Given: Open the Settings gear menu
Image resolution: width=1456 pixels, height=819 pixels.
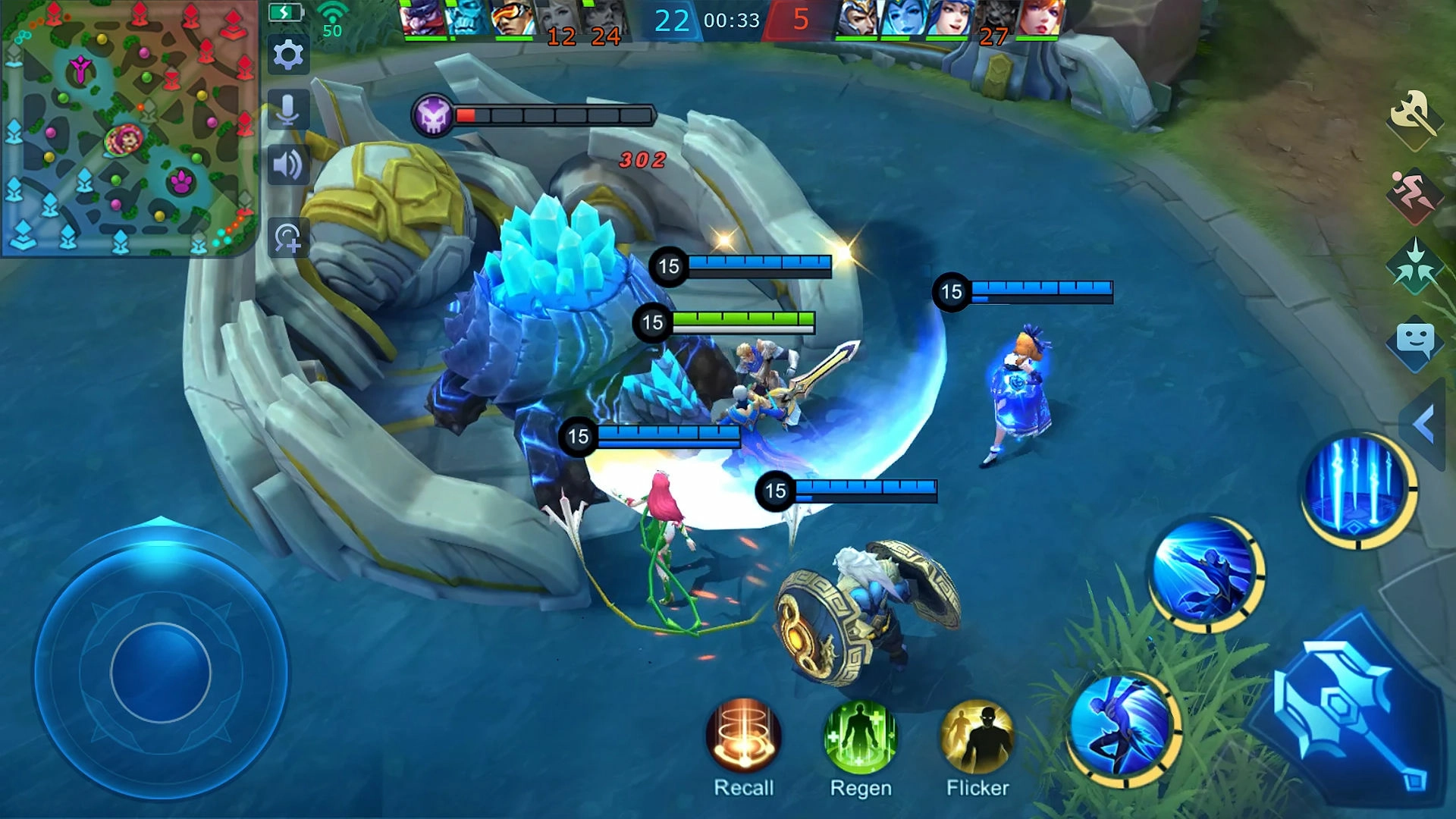Looking at the screenshot, I should [x=288, y=55].
